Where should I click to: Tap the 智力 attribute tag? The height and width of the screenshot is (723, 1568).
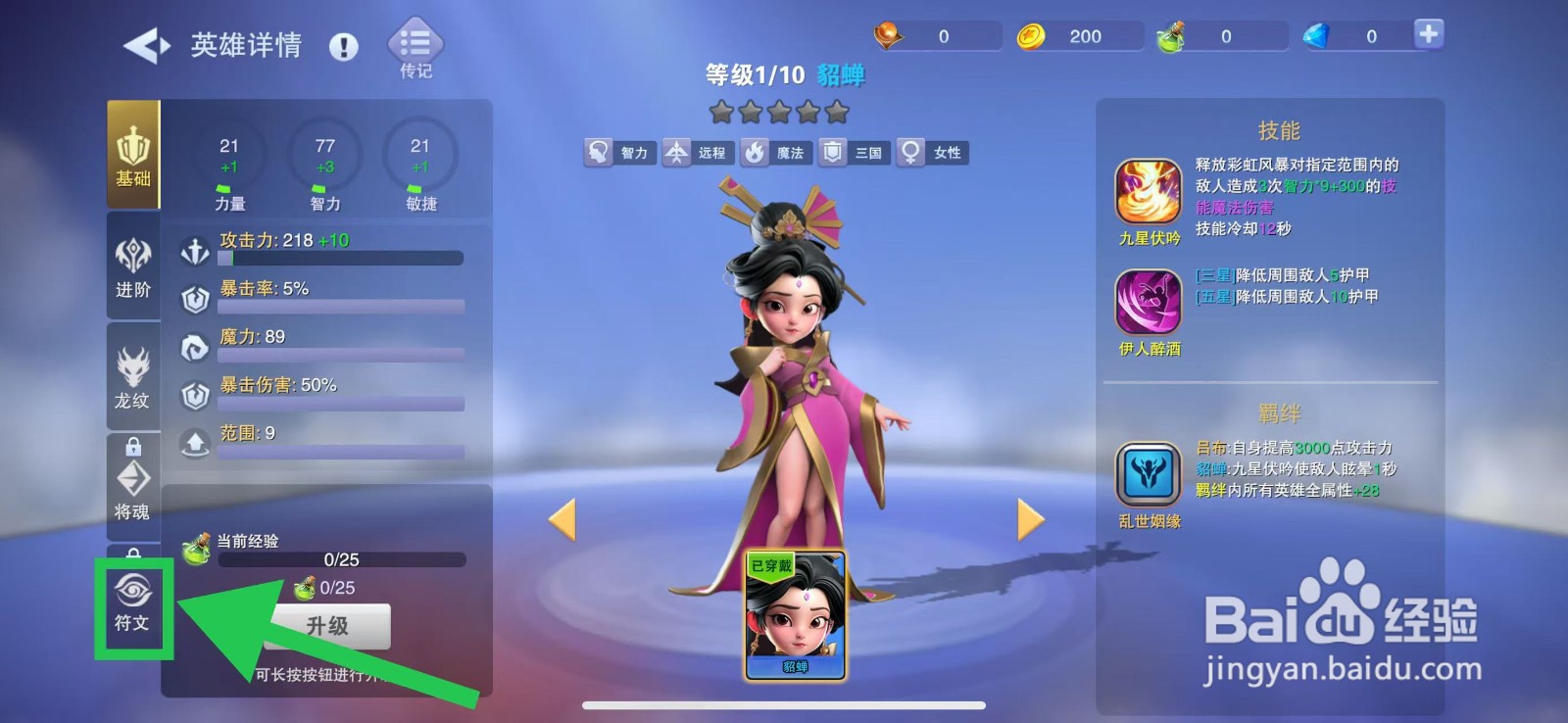click(618, 153)
